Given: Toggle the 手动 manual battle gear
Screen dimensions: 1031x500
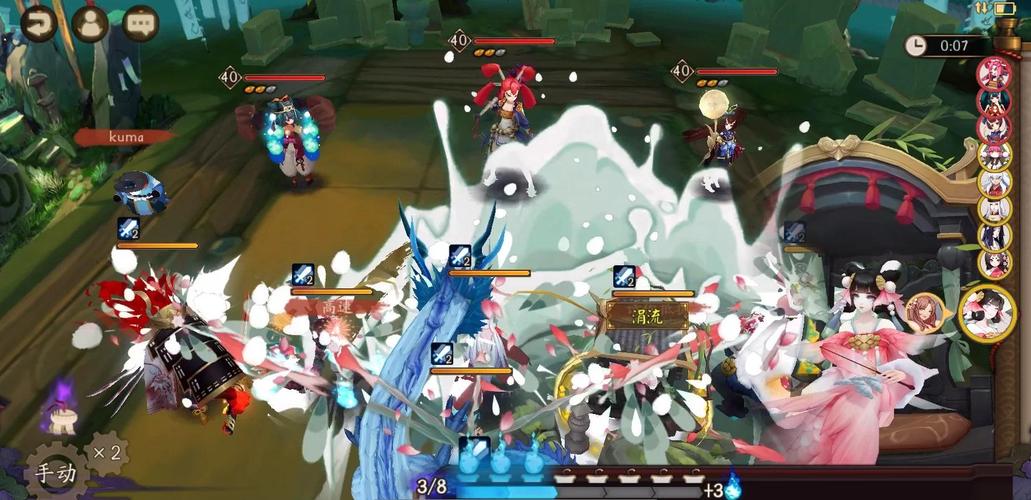Looking at the screenshot, I should [54, 472].
